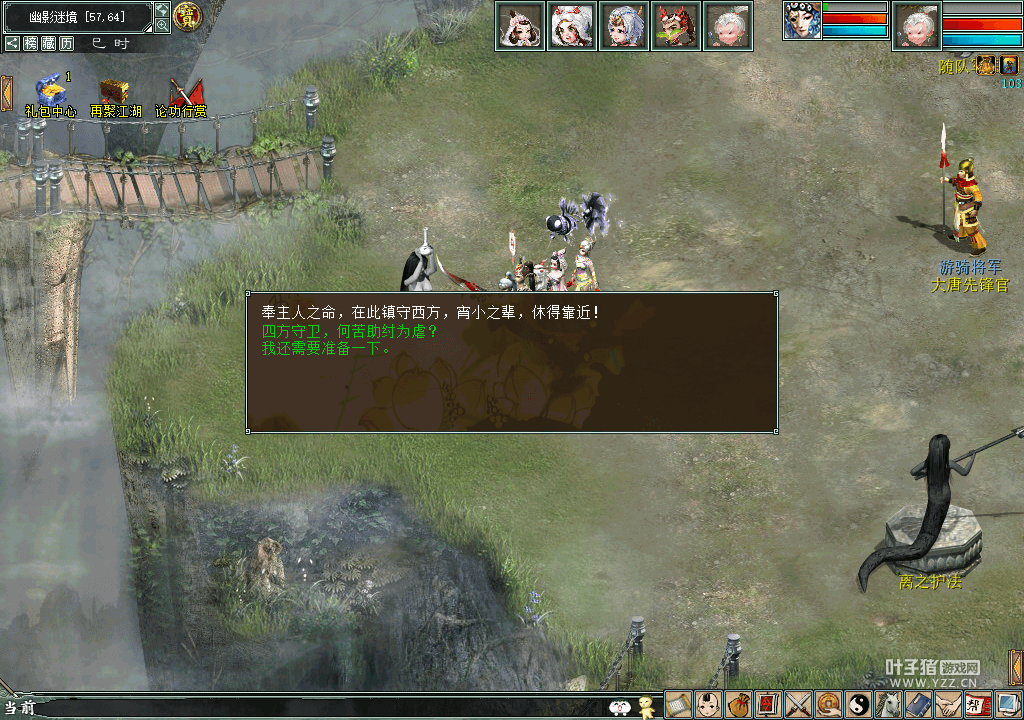1024x720 pixels.
Task: Open the 历 calendar button
Action: pyautogui.click(x=67, y=43)
